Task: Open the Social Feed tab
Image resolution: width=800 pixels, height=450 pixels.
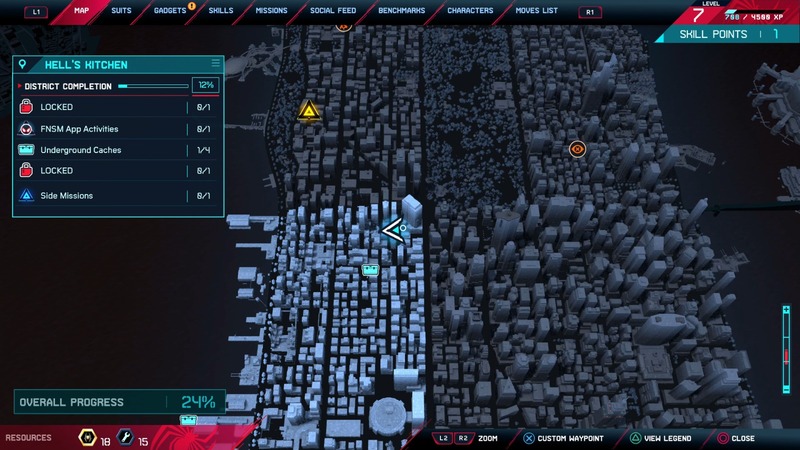Action: pos(333,11)
